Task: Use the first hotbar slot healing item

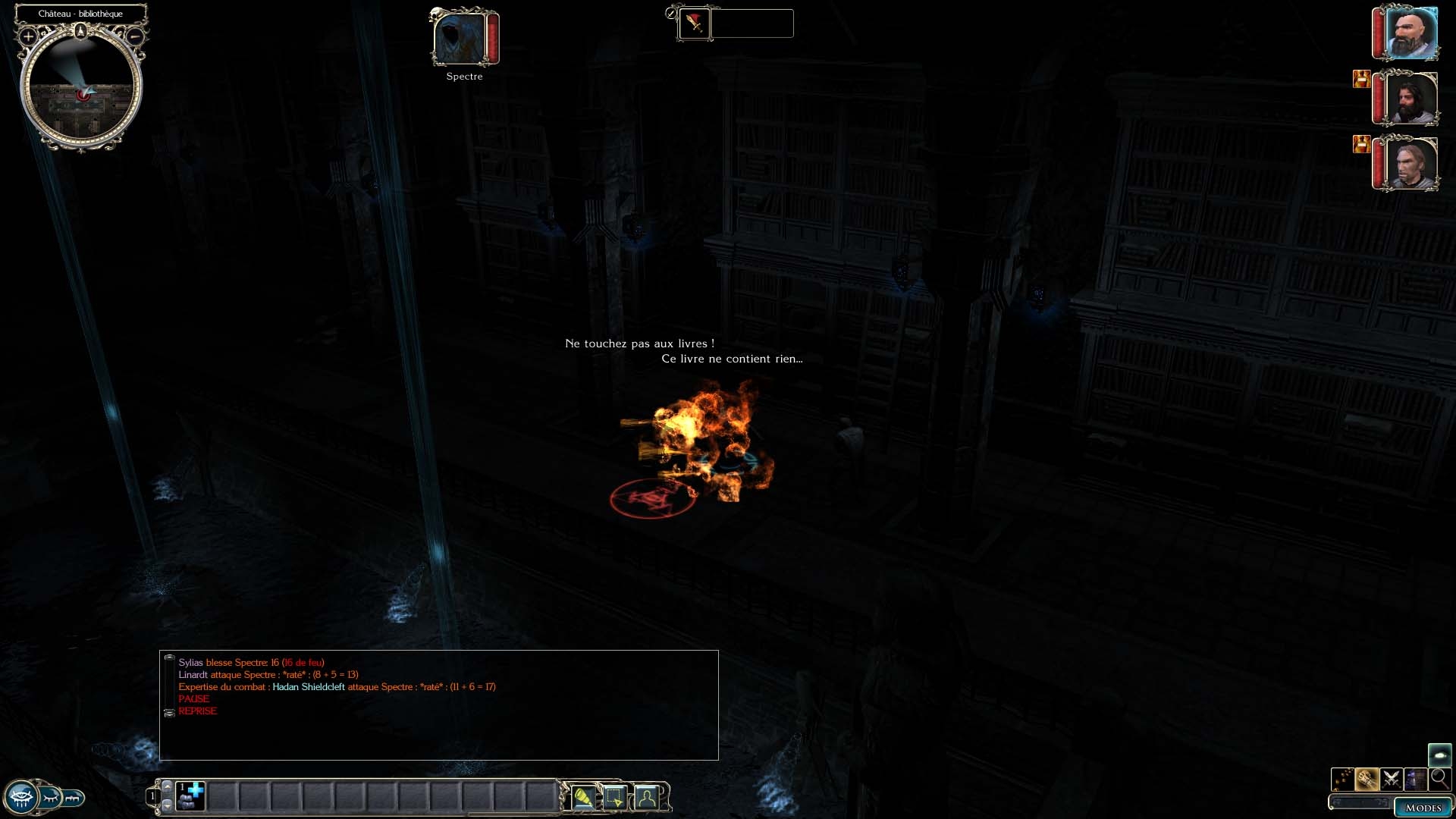Action: 190,796
